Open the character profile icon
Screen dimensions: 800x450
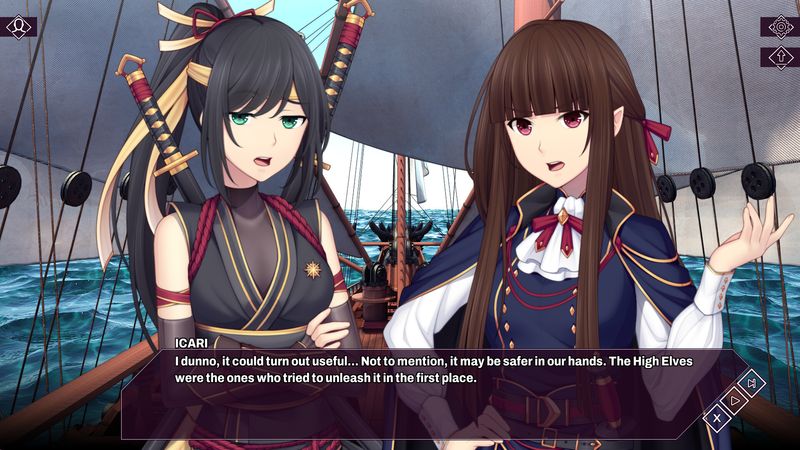tap(18, 26)
